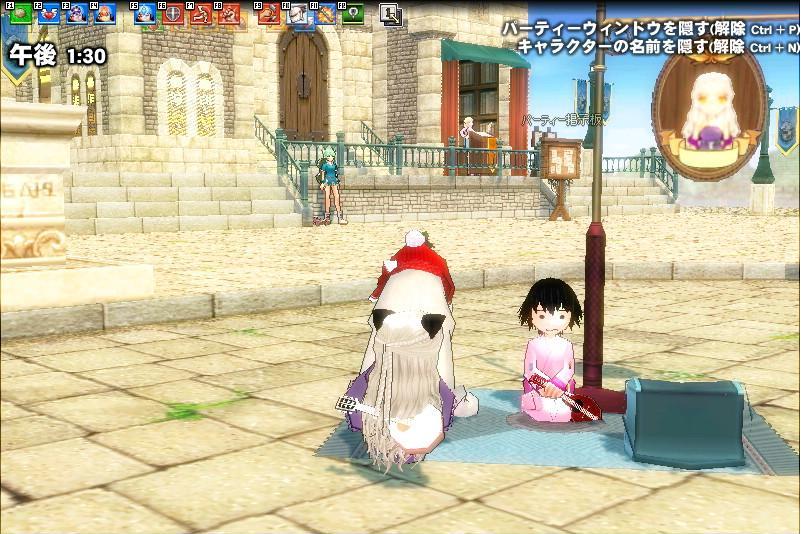Open the white-haired character portrait
Screen dimensions: 801x534
(709, 101)
